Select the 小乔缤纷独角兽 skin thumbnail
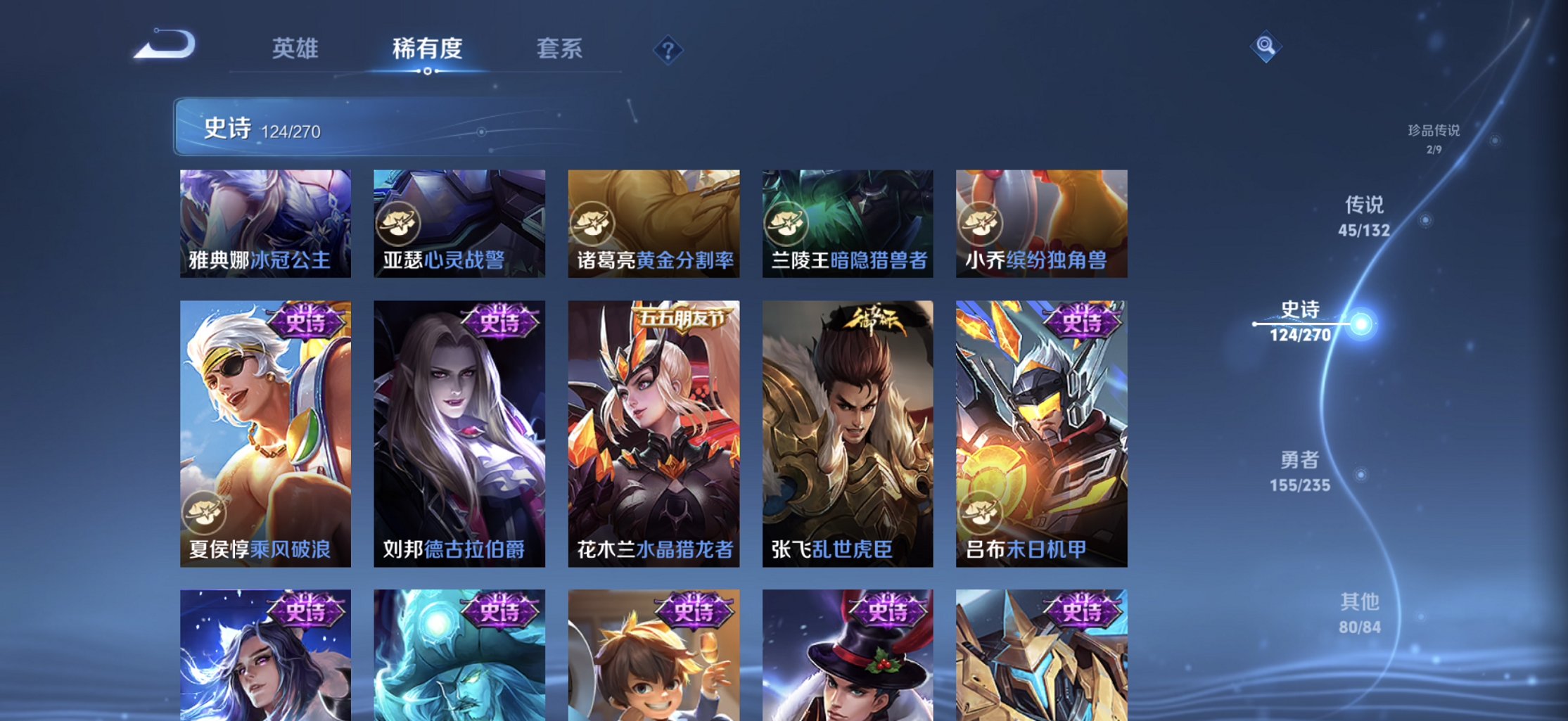 (1042, 223)
